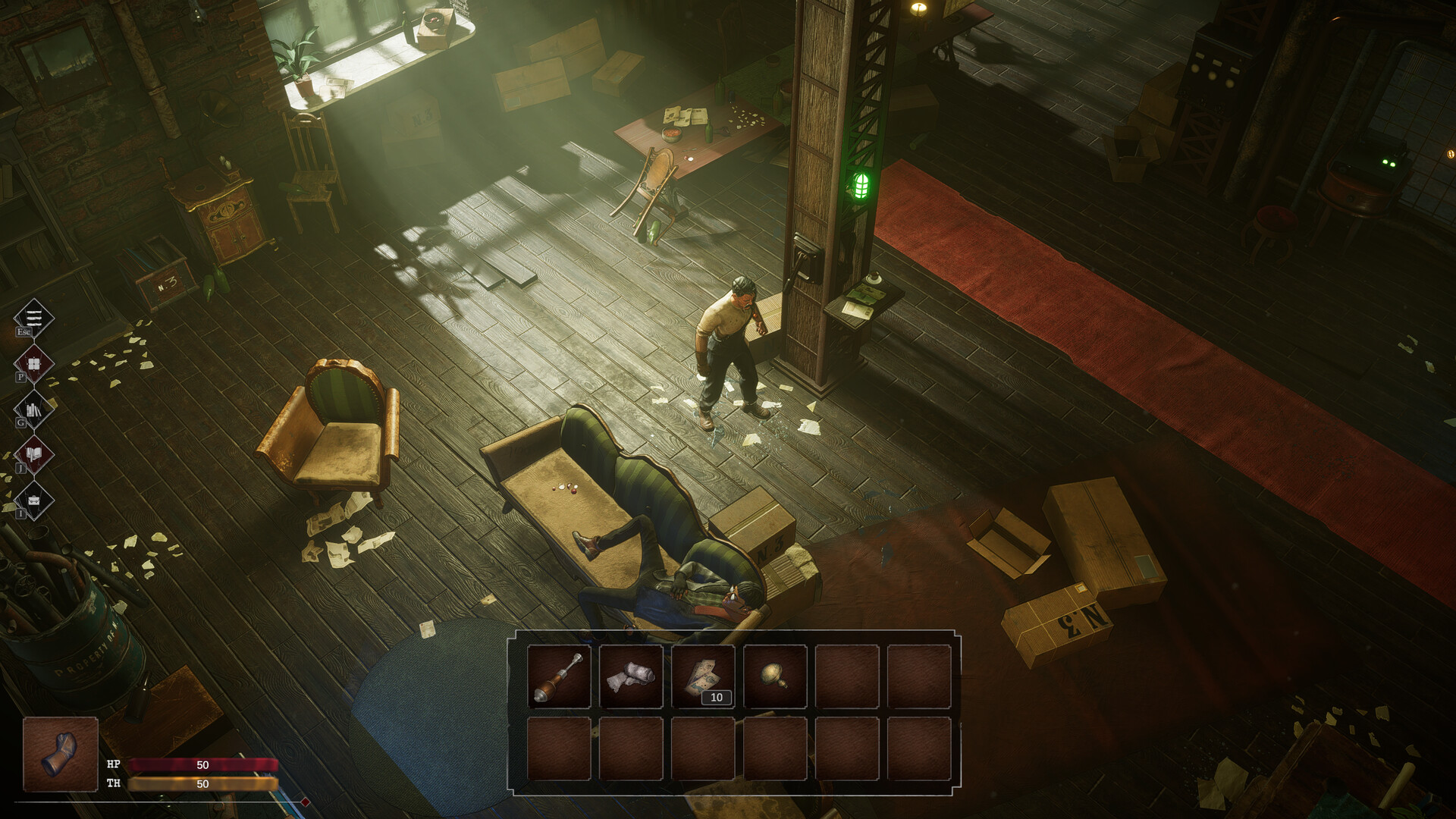Open the four-tile puzzle panel icon
The width and height of the screenshot is (1456, 819).
click(34, 364)
